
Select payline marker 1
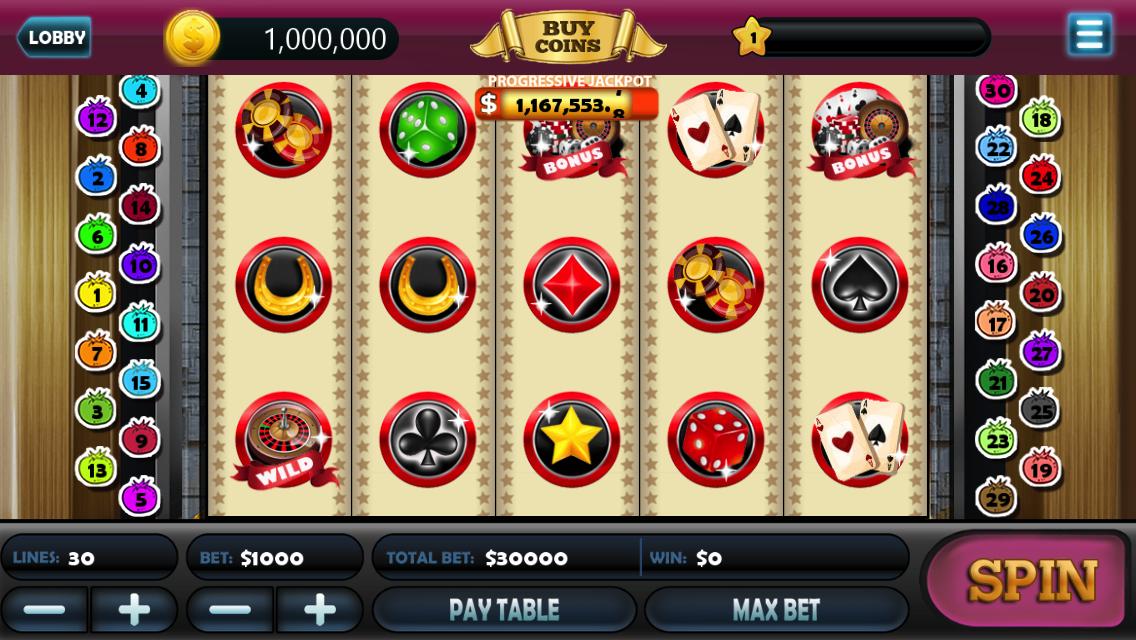(x=97, y=294)
